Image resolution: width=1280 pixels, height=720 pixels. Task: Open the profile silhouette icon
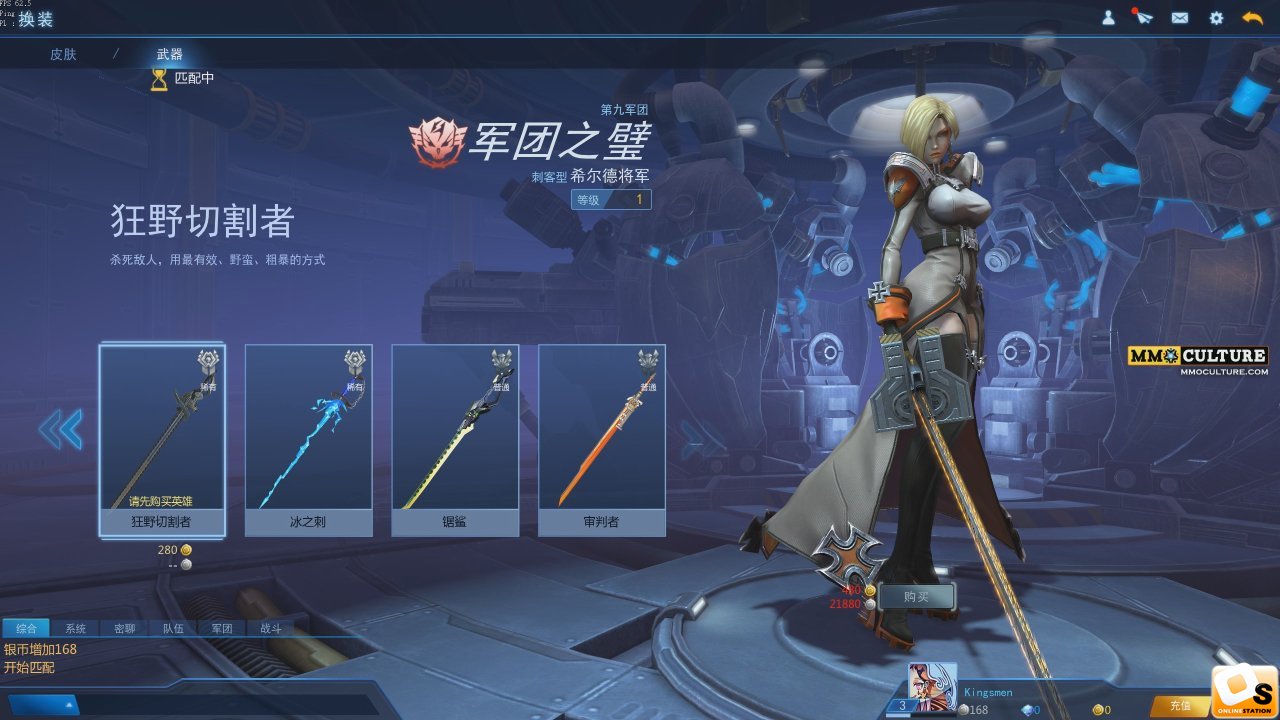click(1108, 18)
